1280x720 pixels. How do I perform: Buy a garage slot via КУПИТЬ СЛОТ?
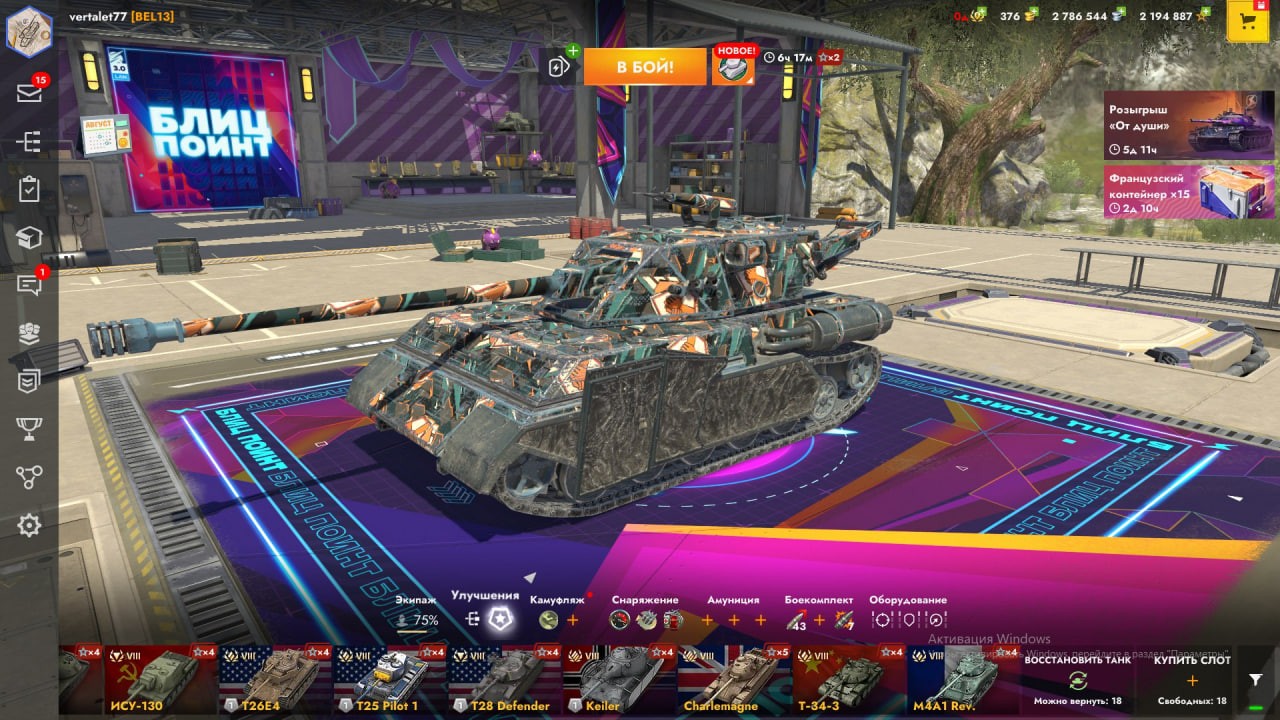(x=1191, y=680)
